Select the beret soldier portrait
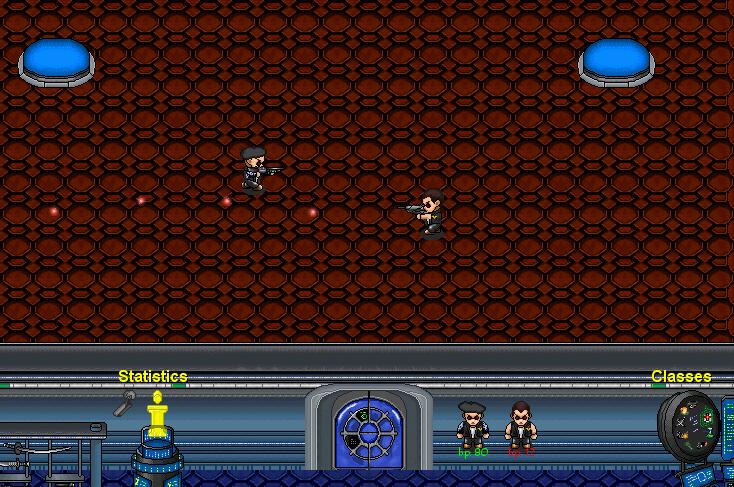Image resolution: width=734 pixels, height=487 pixels. click(x=472, y=424)
